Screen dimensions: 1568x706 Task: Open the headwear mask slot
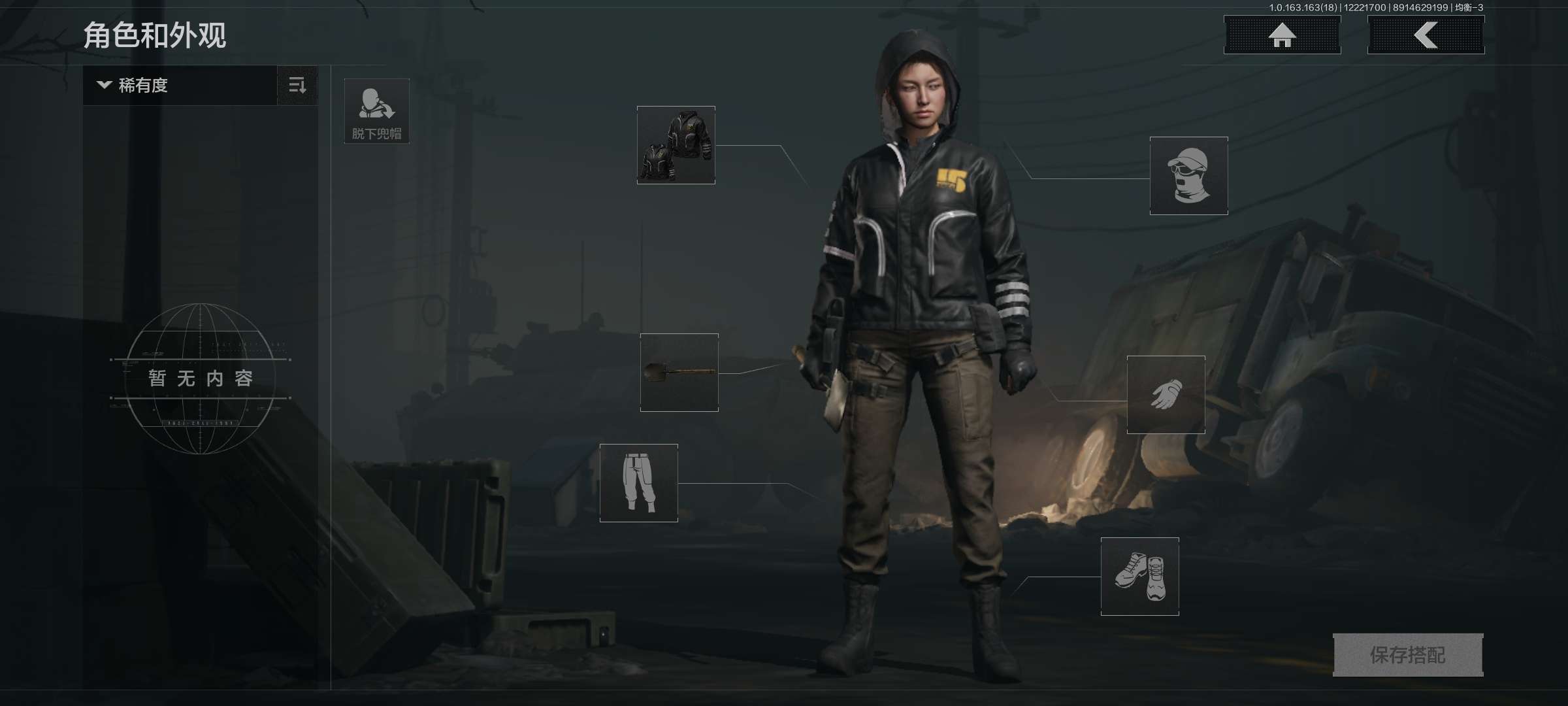click(1188, 176)
